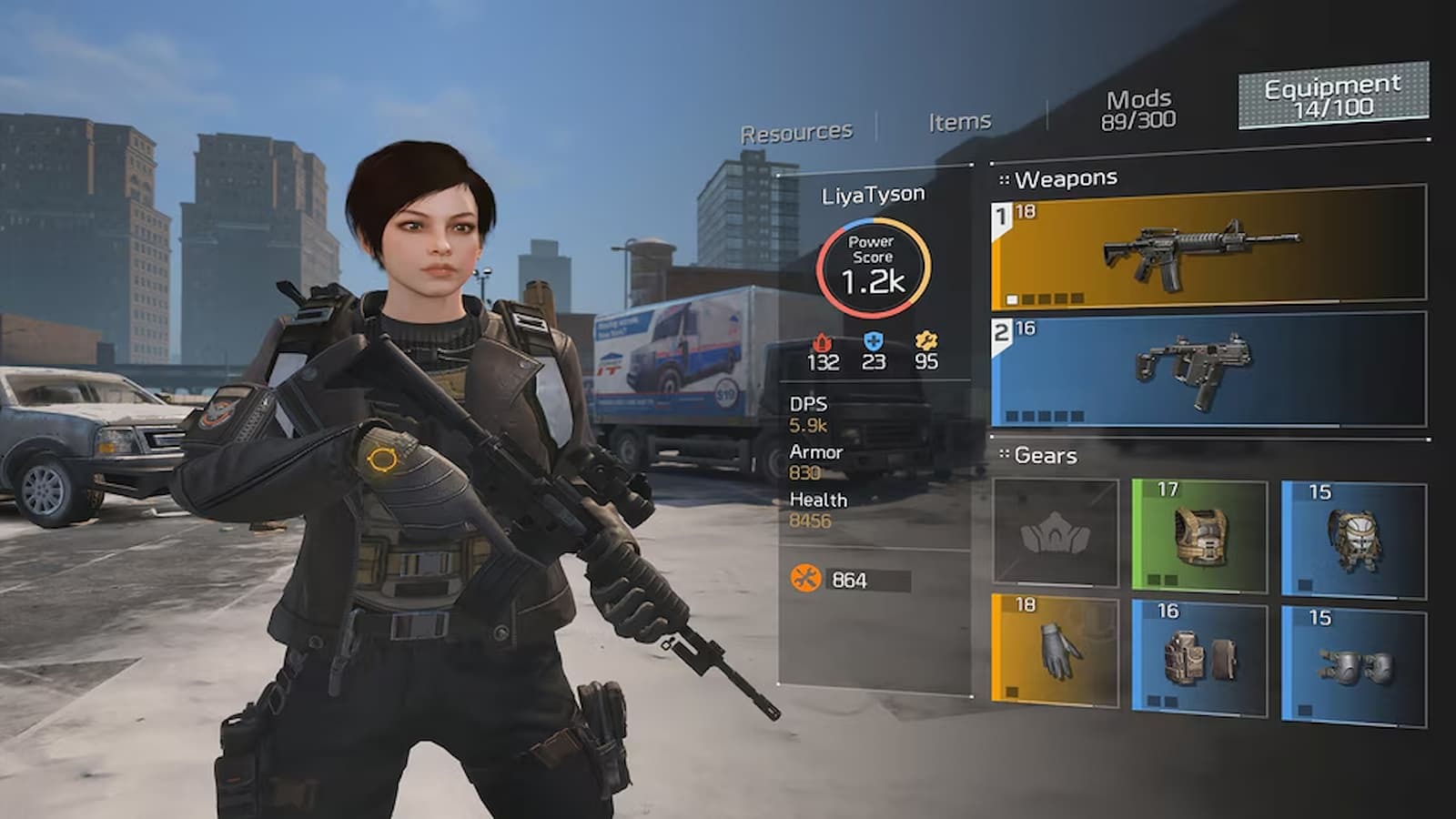Select the orange crafting wrench currency icon
The image size is (1456, 819).
807,576
